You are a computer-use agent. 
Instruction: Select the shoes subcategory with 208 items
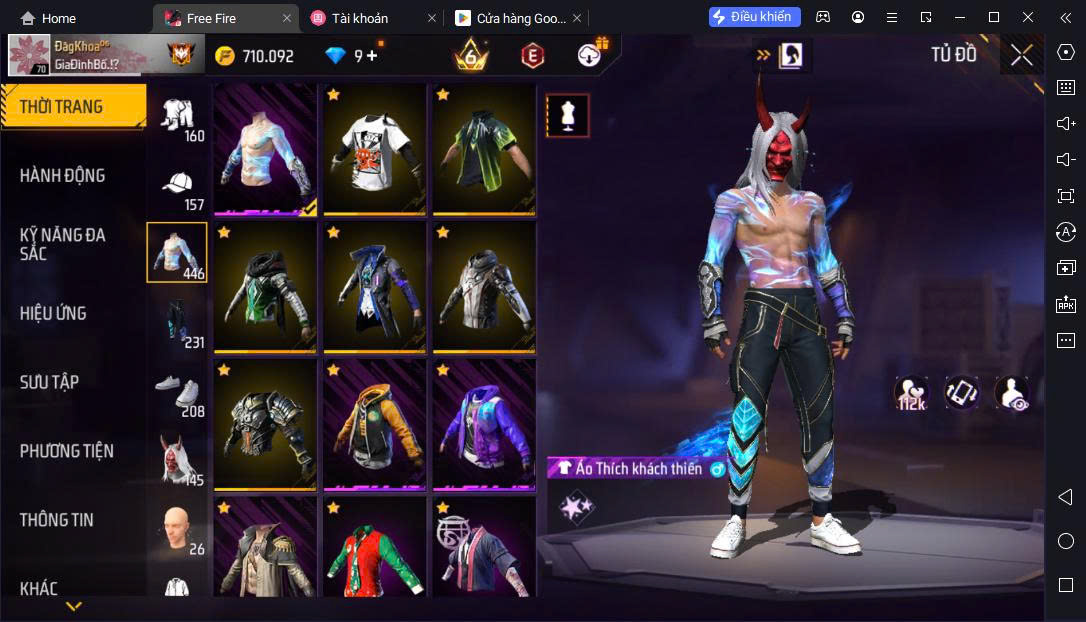point(178,392)
